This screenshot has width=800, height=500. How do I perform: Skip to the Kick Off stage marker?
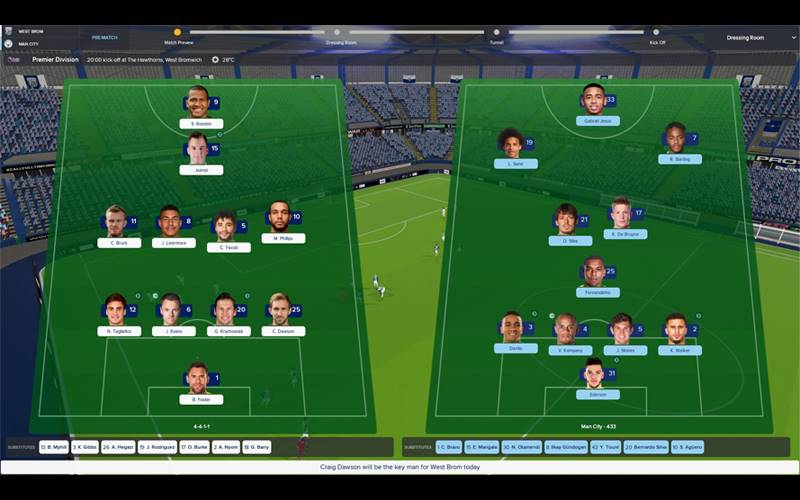pos(657,32)
